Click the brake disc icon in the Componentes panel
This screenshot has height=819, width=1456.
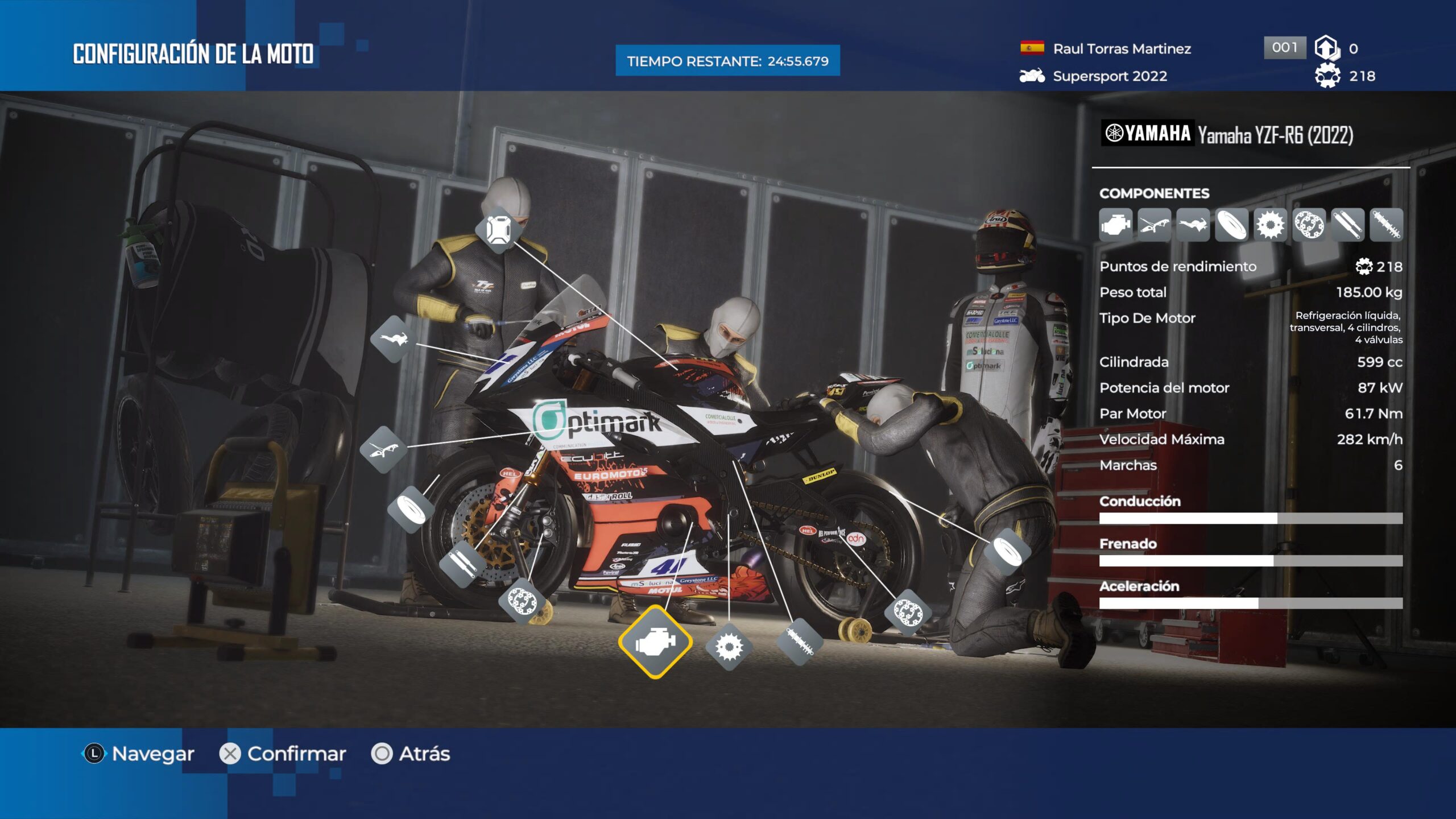pyautogui.click(x=1309, y=225)
